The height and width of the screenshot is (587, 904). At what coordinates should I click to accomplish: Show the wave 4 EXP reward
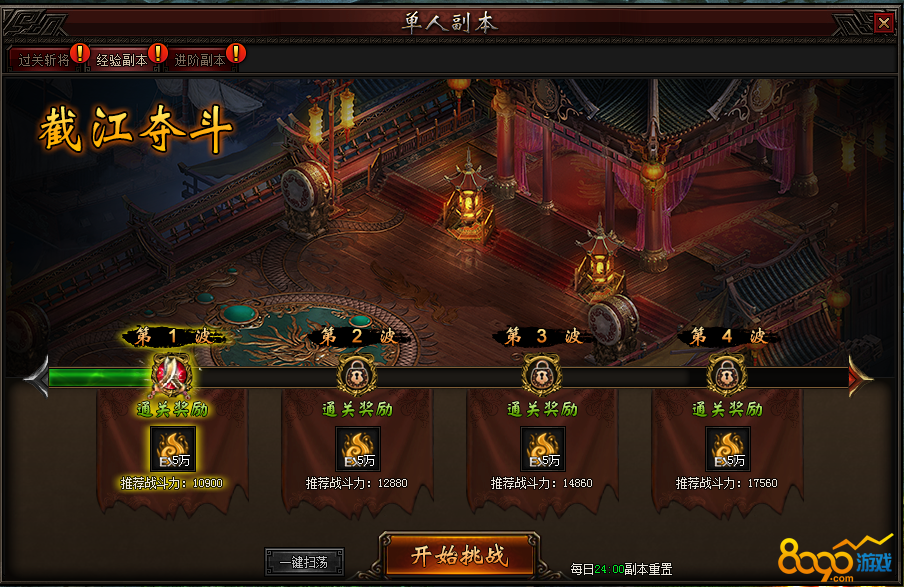pyautogui.click(x=727, y=449)
